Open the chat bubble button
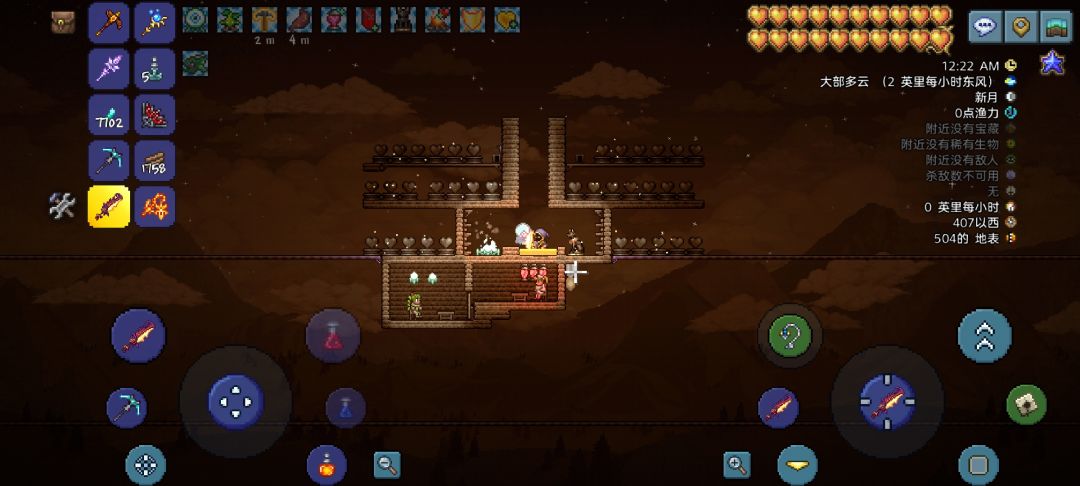 pos(985,27)
